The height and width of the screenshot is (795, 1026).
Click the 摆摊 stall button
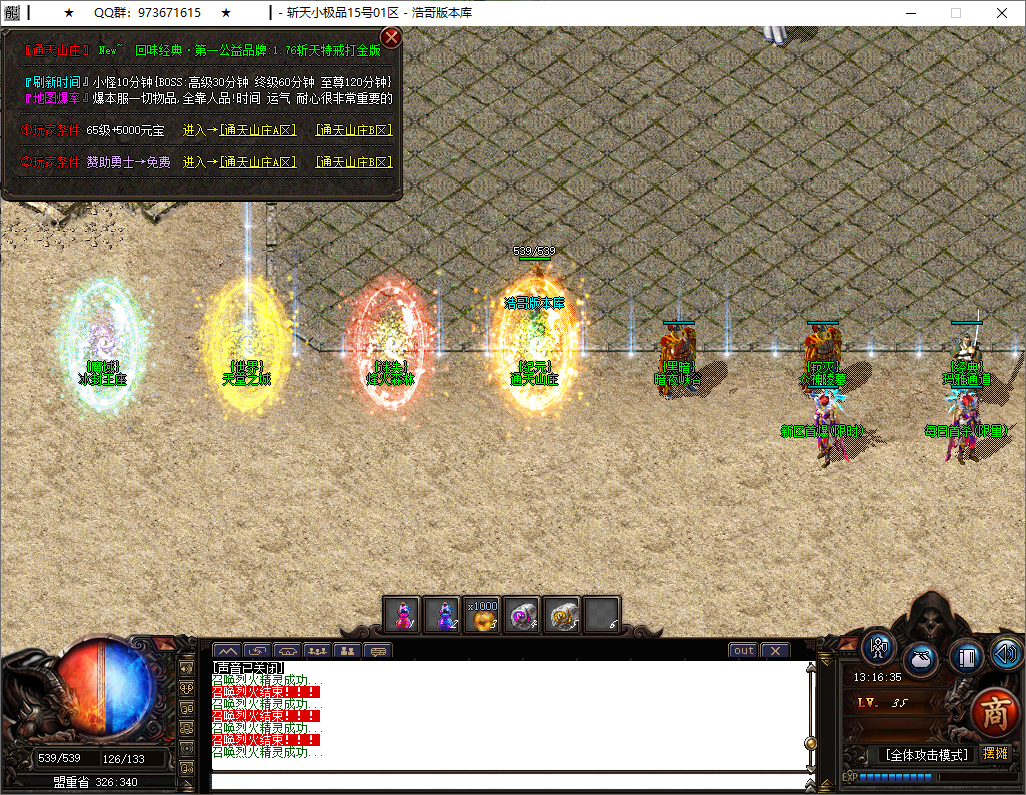pyautogui.click(x=995, y=753)
